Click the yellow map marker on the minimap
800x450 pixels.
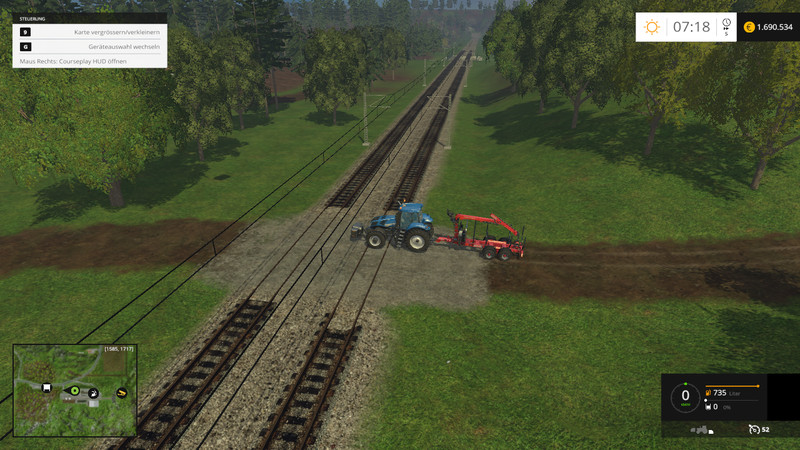[x=122, y=393]
